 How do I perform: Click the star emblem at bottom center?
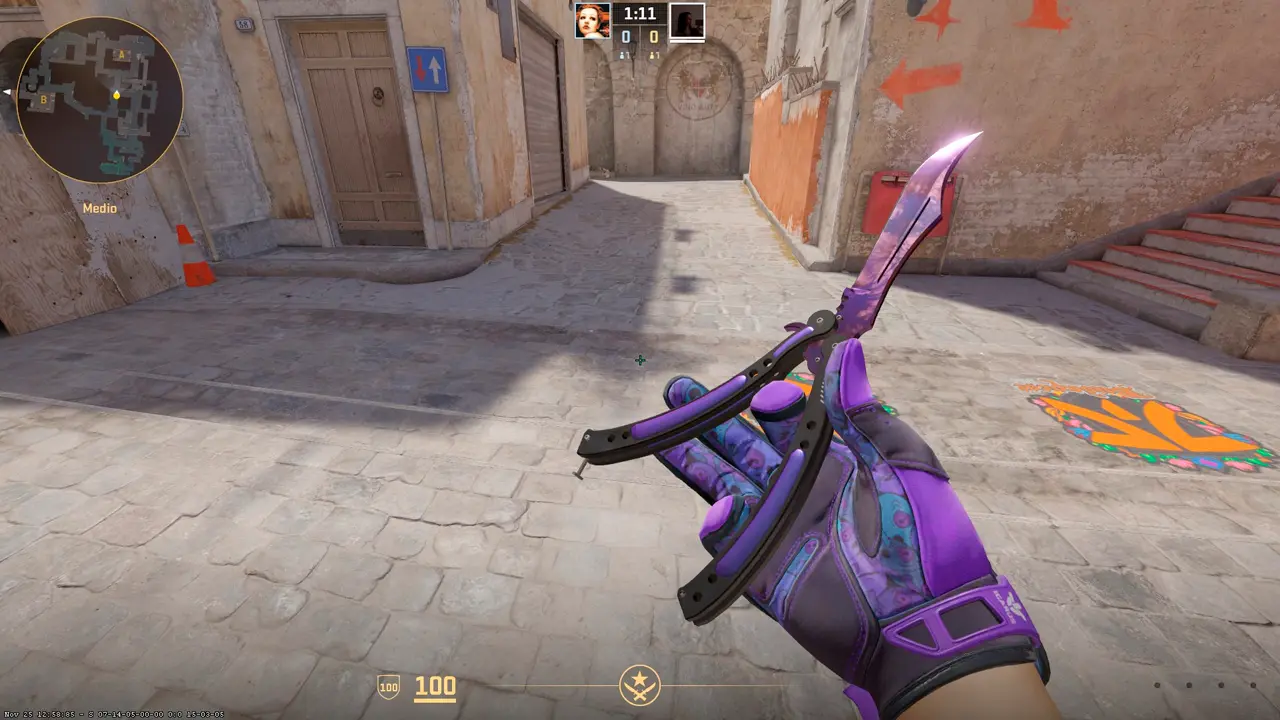pyautogui.click(x=639, y=685)
